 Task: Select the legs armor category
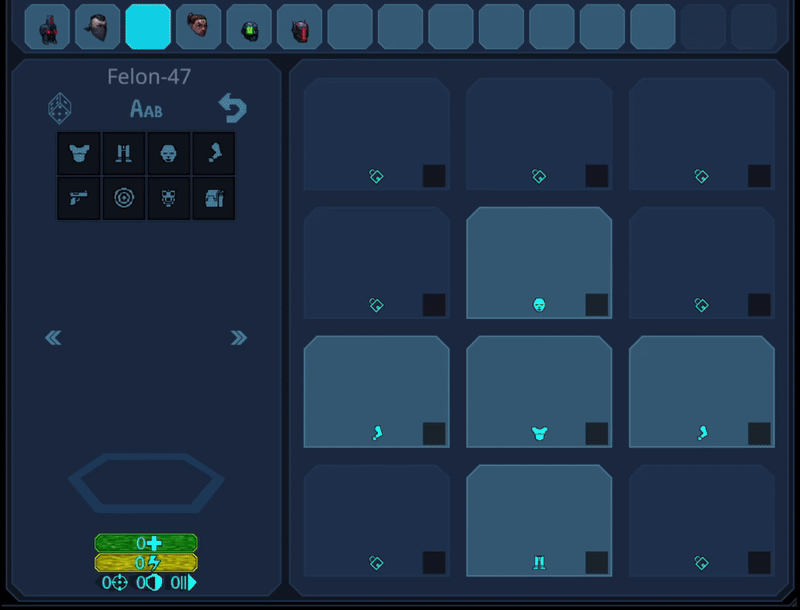[123, 154]
